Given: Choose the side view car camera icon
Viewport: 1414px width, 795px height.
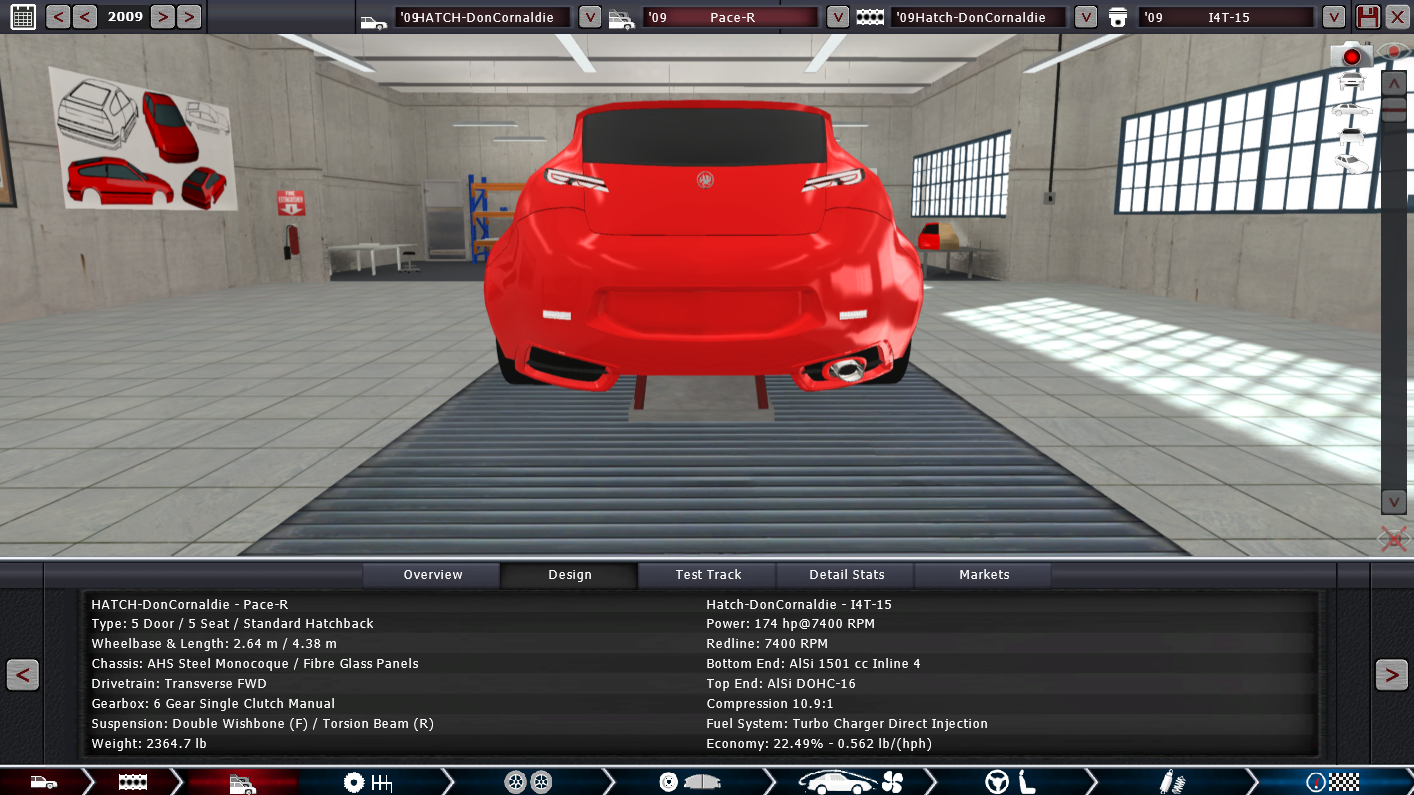Looking at the screenshot, I should tap(1352, 109).
